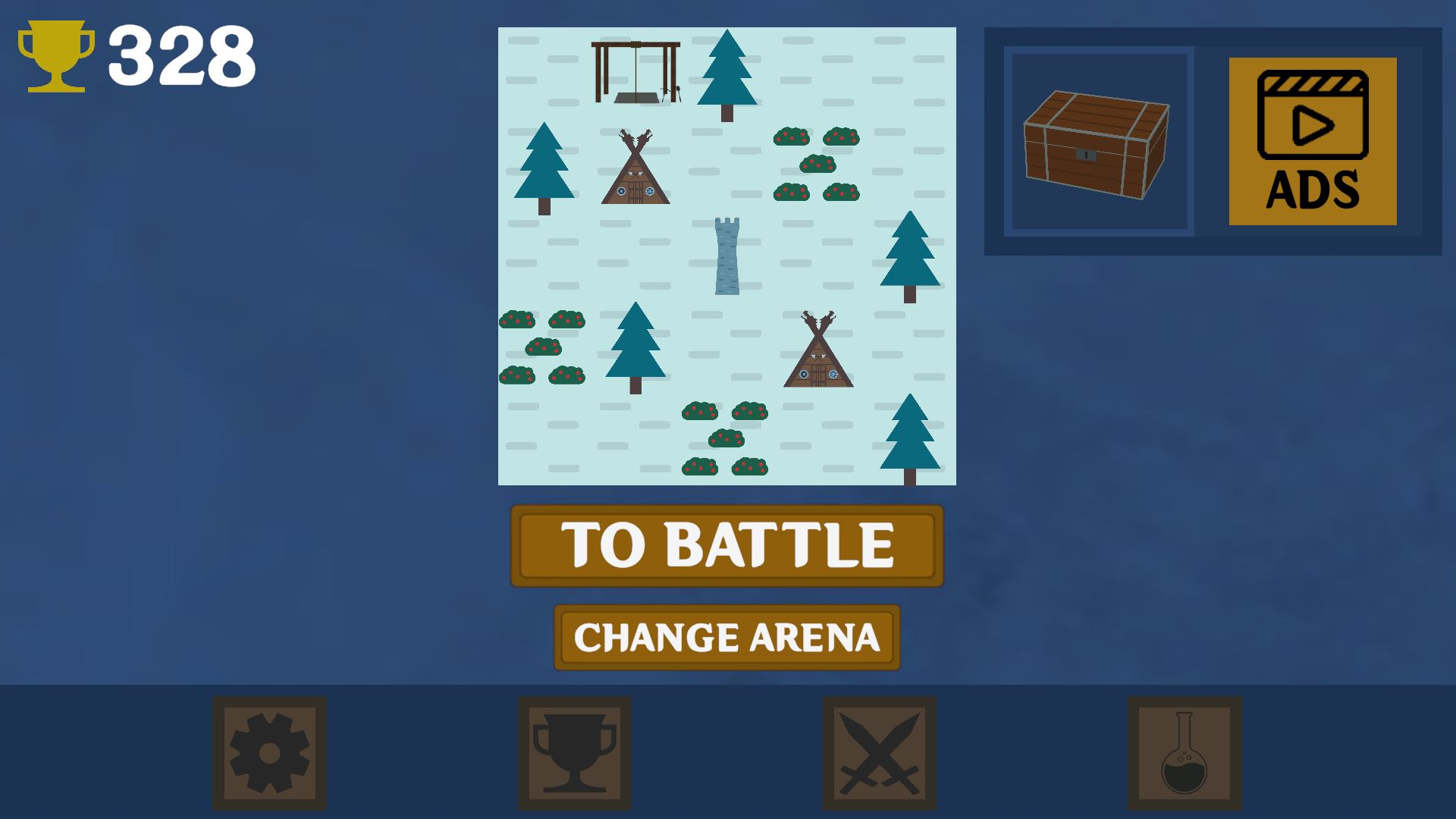Screen dimensions: 1456x819
Task: Open the Settings gear menu
Action: point(271,751)
